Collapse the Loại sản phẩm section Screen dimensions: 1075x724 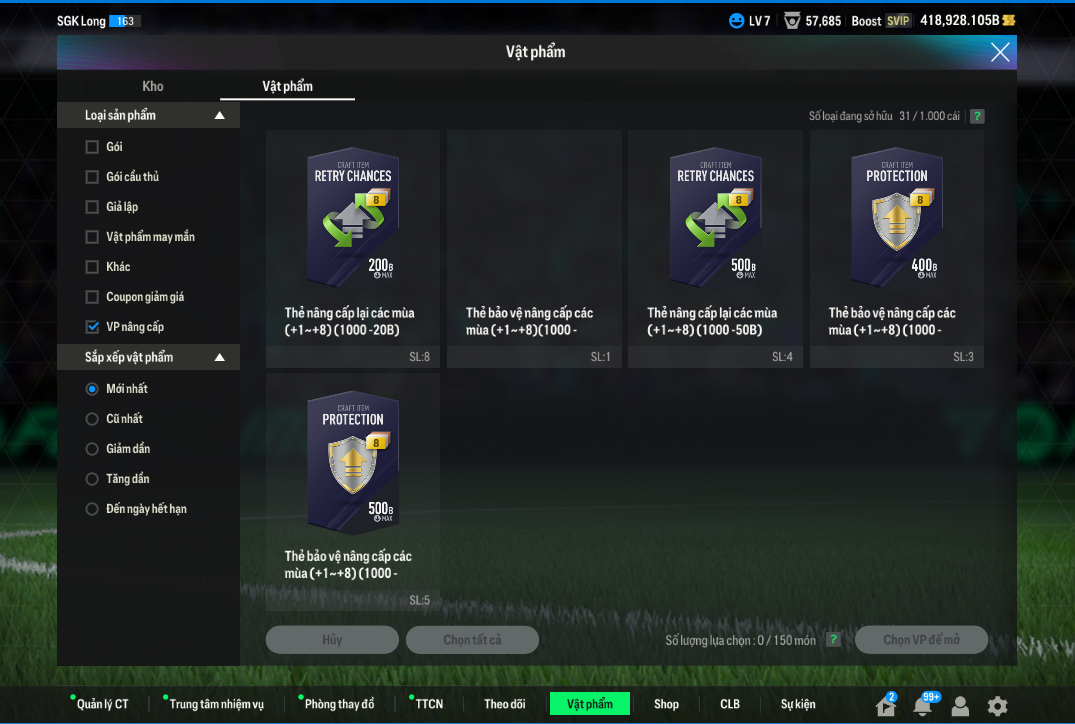coord(220,116)
